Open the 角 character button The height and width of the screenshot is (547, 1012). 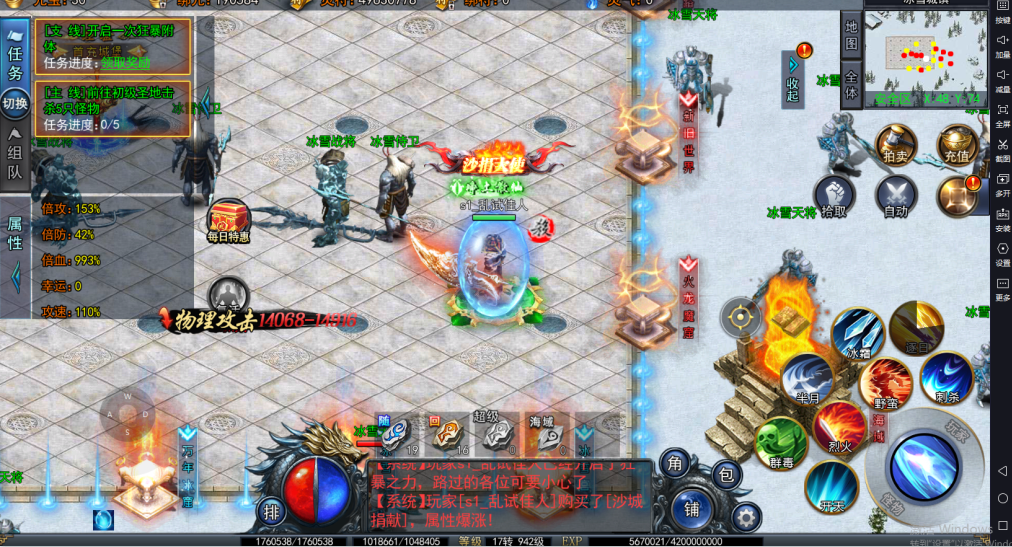675,462
